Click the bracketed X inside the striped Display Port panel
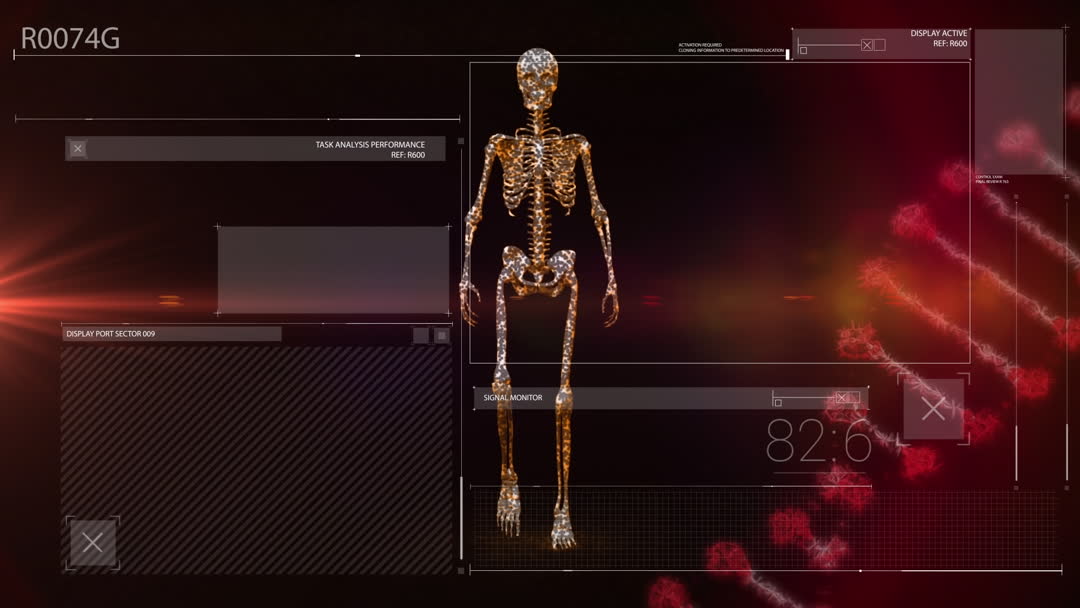 (92, 543)
